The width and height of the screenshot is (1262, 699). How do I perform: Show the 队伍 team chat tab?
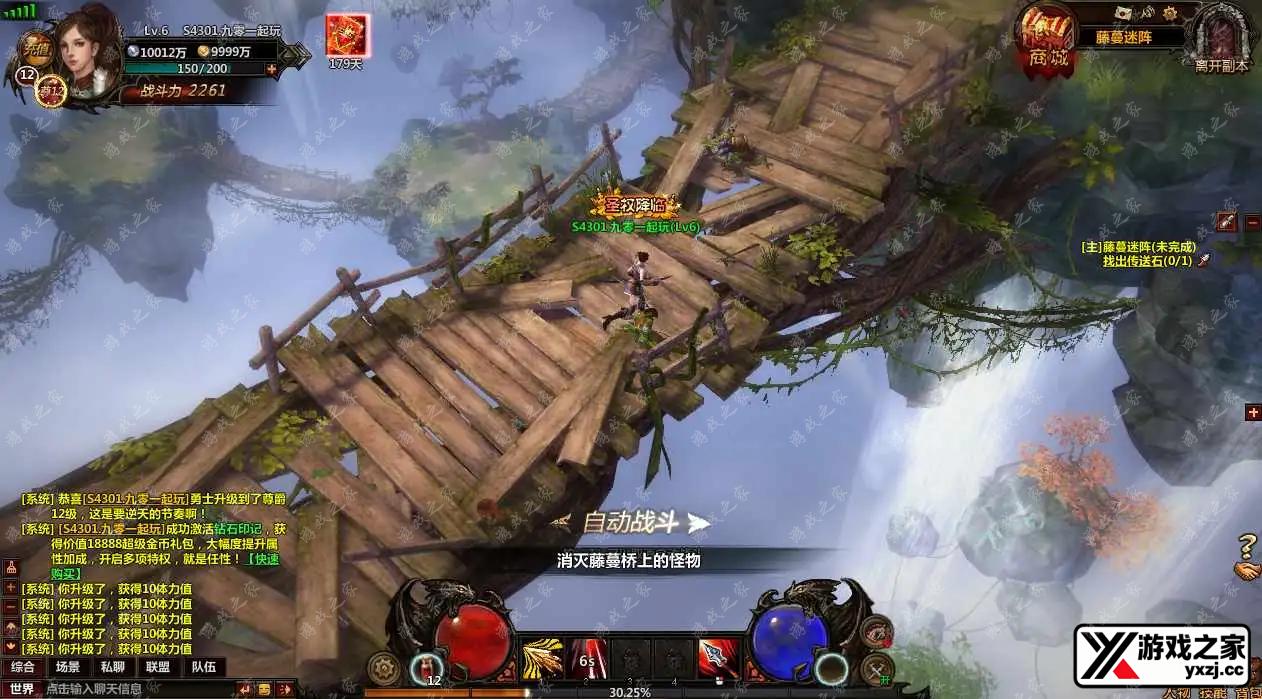(203, 667)
